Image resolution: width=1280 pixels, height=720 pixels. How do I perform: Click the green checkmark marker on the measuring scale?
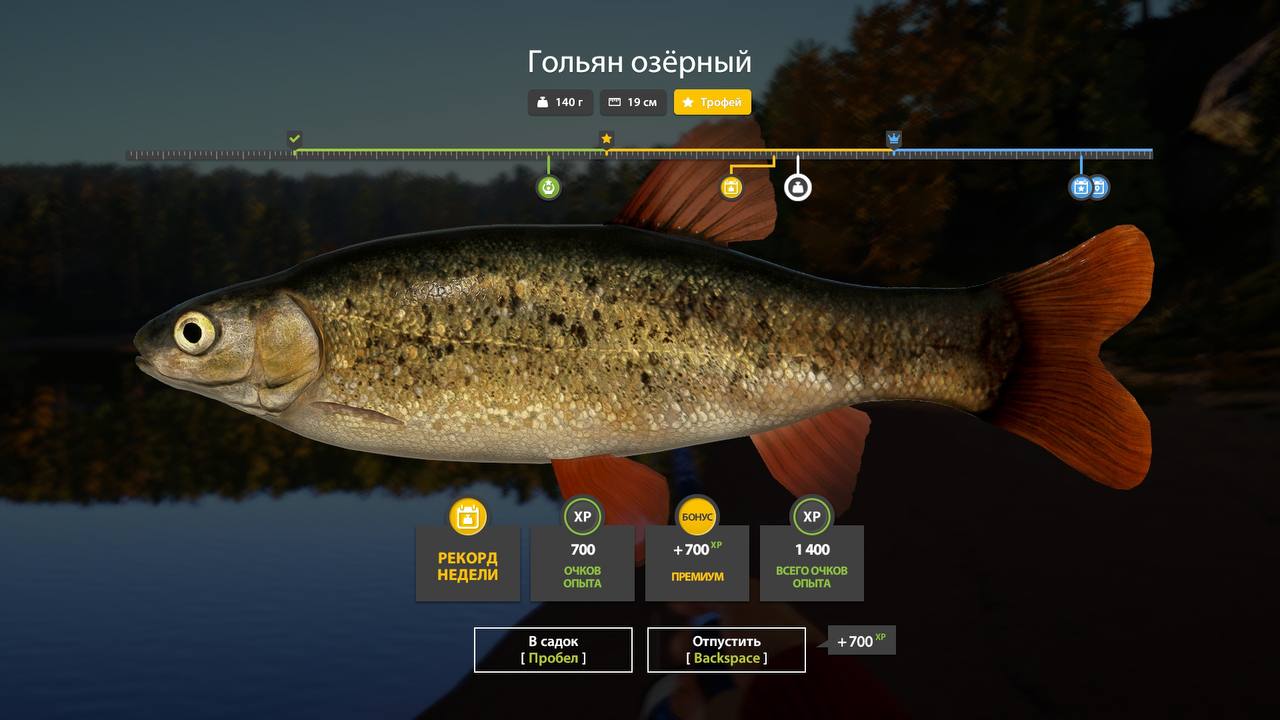(293, 137)
